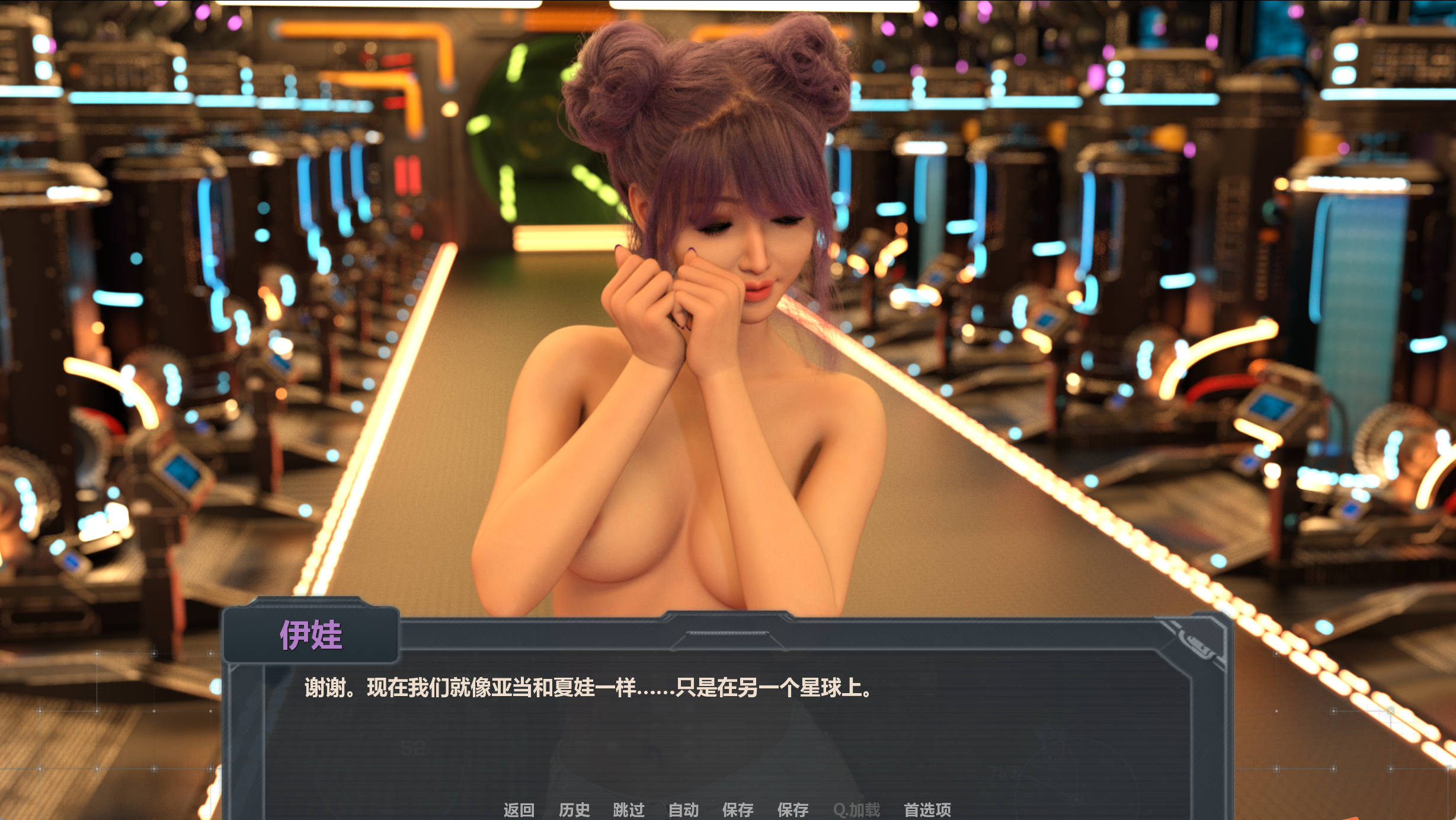Click the second 保存 to quick save

(x=794, y=809)
